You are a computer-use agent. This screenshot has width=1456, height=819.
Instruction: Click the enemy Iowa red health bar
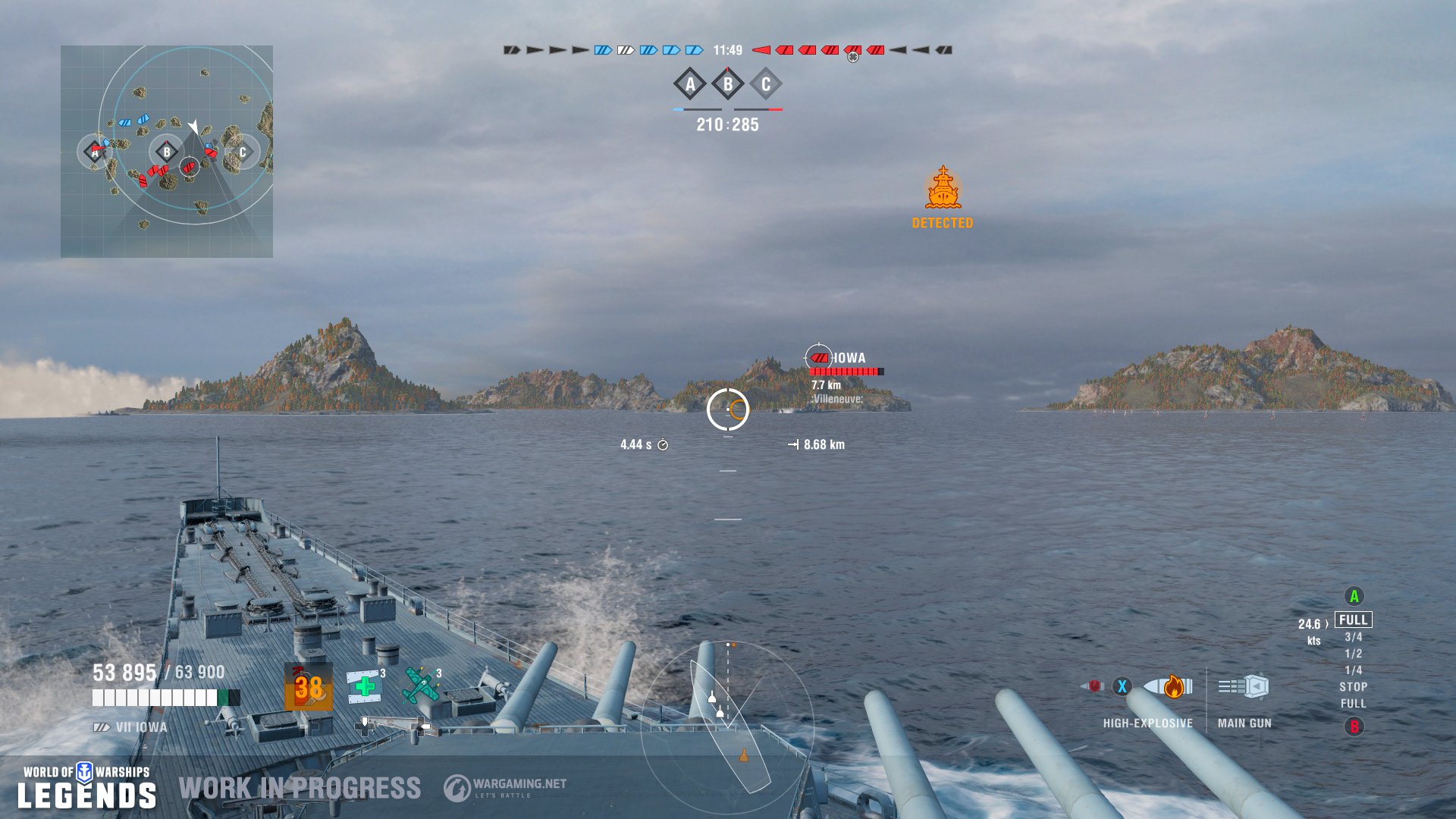(844, 371)
